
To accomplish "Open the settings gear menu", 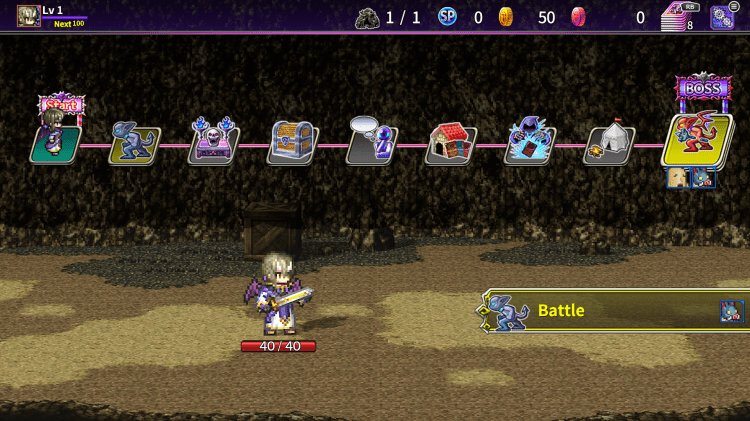I will pyautogui.click(x=723, y=16).
